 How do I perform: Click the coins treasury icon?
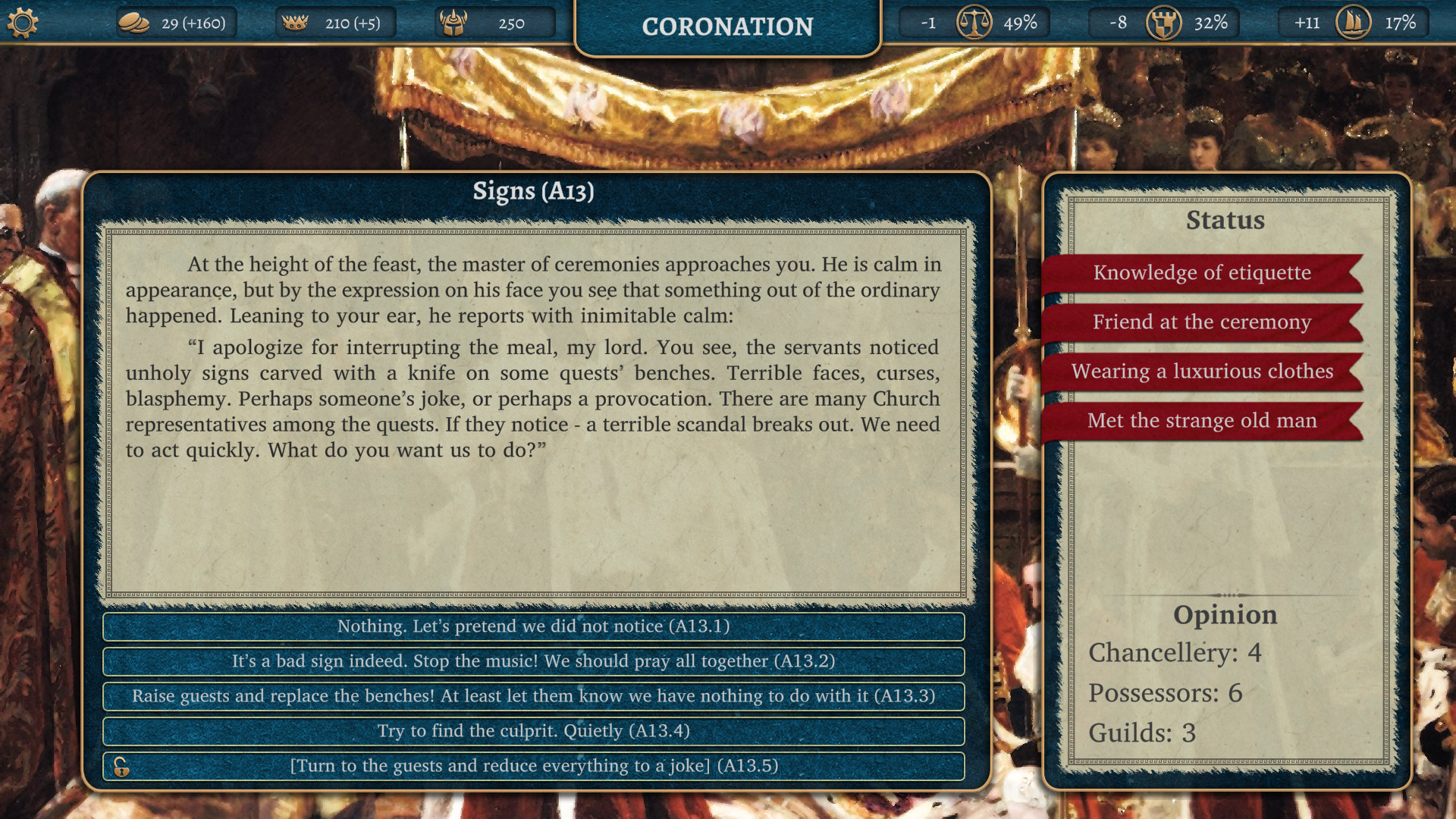tap(133, 23)
